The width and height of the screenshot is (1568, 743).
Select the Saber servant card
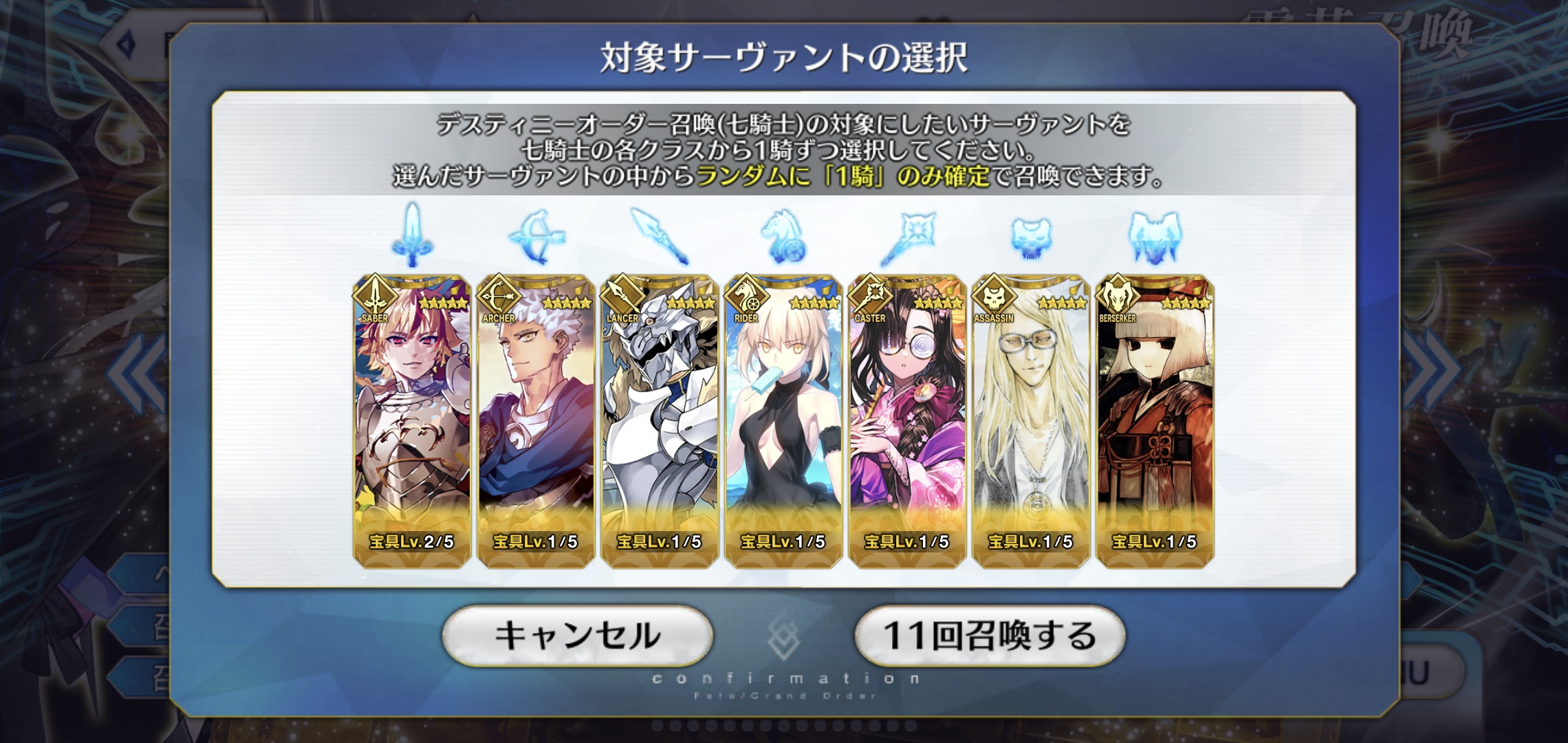[x=412, y=421]
